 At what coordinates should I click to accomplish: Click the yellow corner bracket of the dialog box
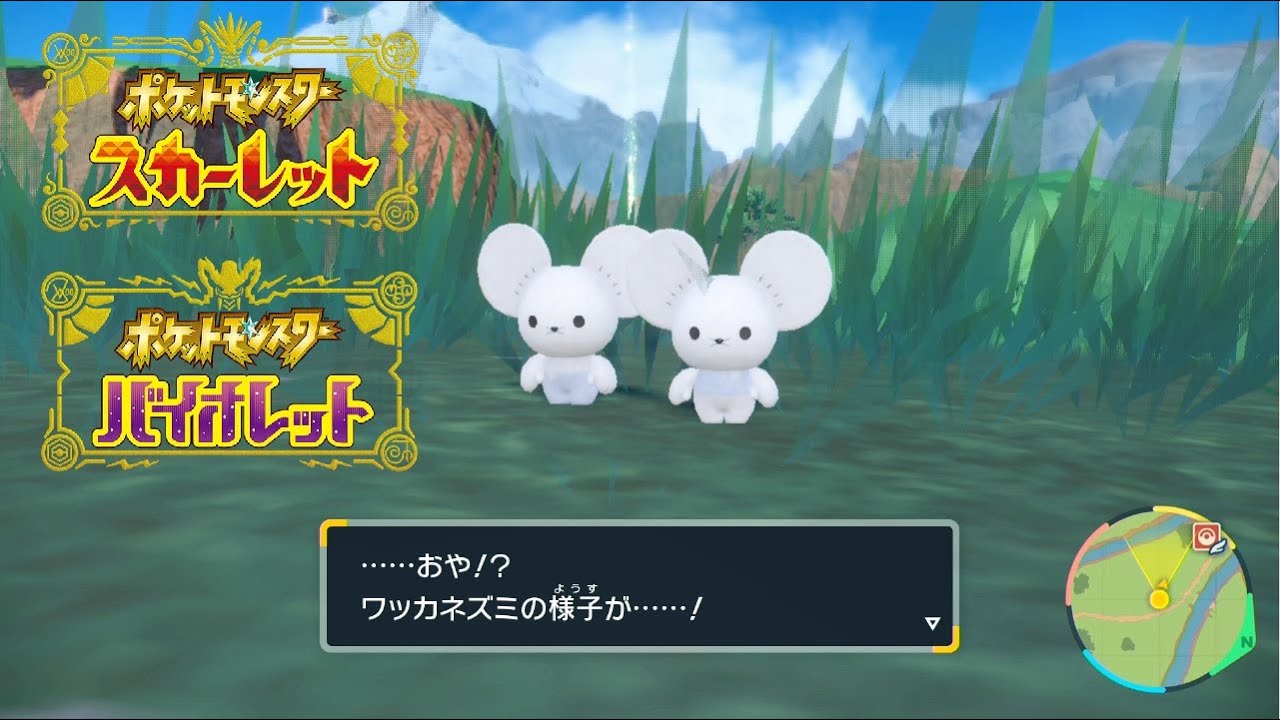tap(330, 525)
